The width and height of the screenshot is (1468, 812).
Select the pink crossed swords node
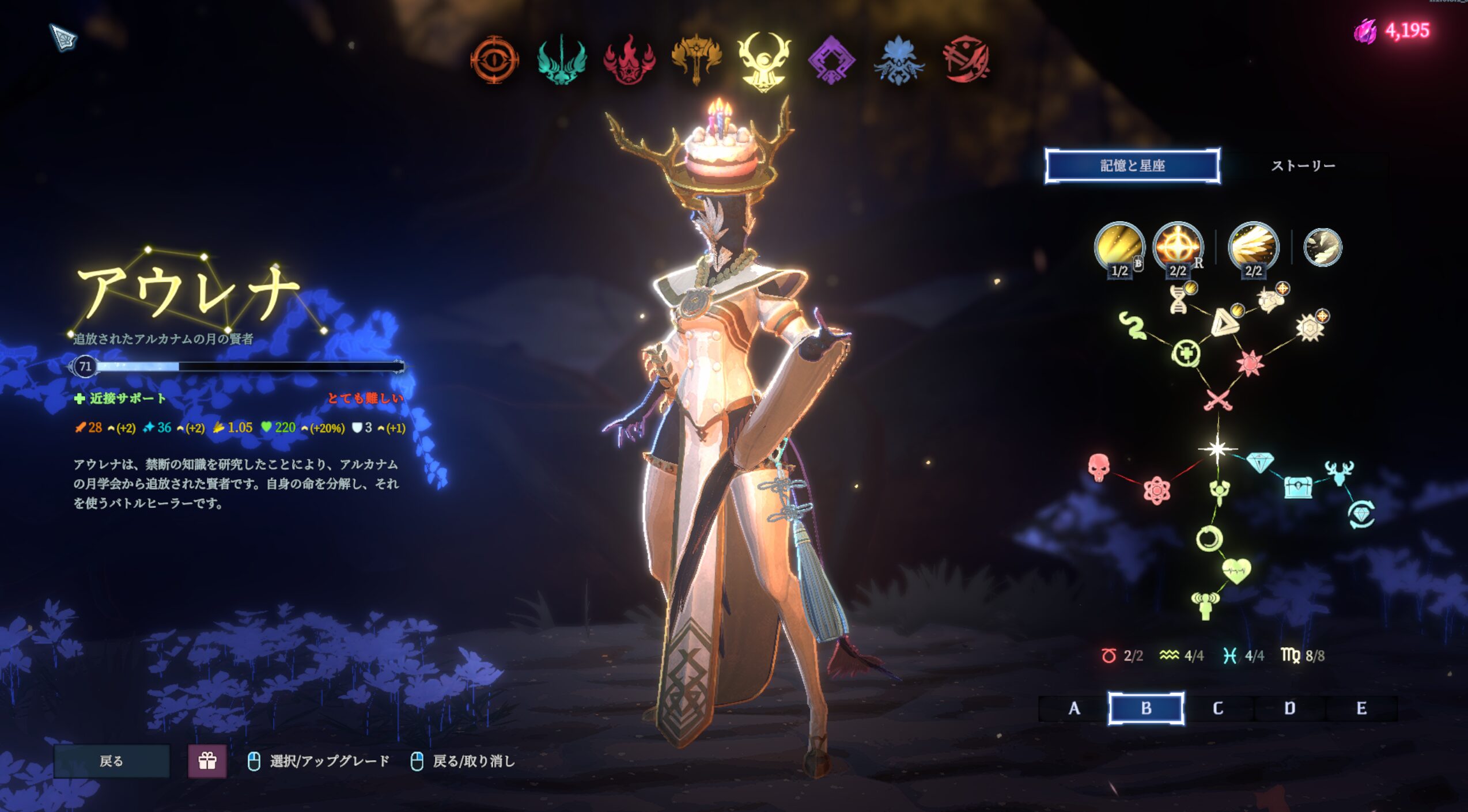(x=1217, y=400)
